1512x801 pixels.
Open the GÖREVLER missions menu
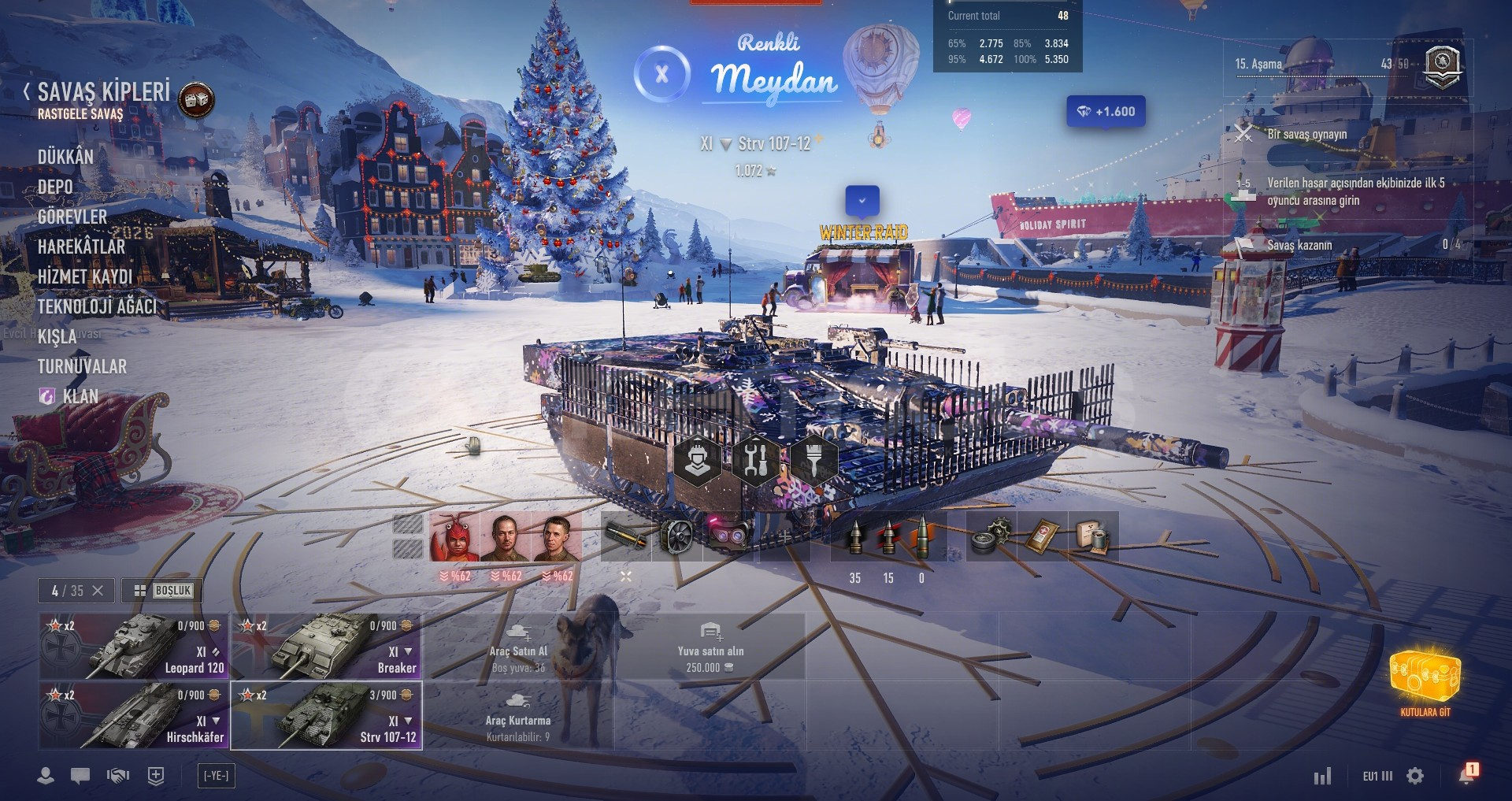coord(72,217)
